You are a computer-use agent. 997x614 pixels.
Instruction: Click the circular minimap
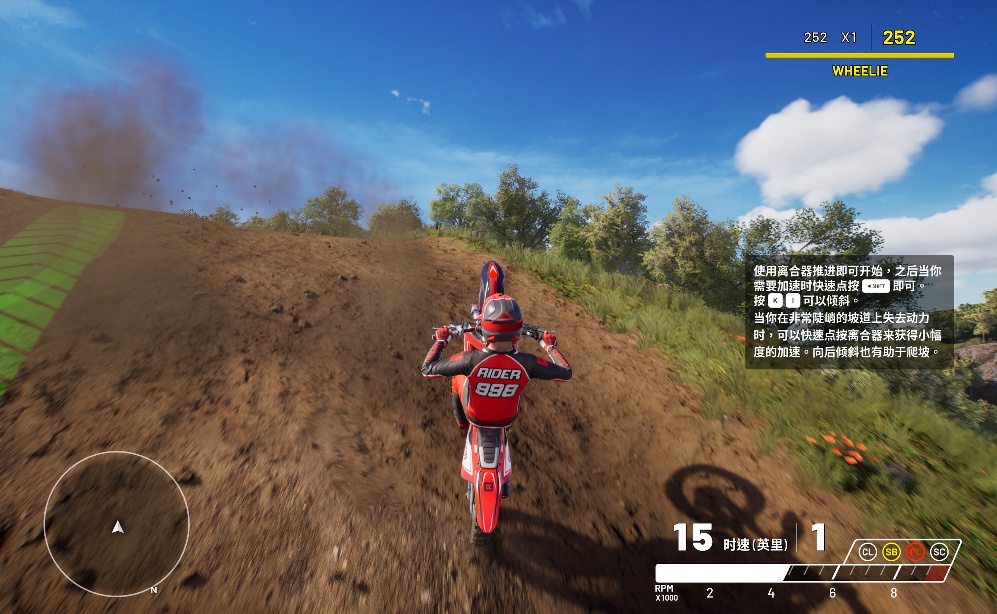(x=116, y=524)
